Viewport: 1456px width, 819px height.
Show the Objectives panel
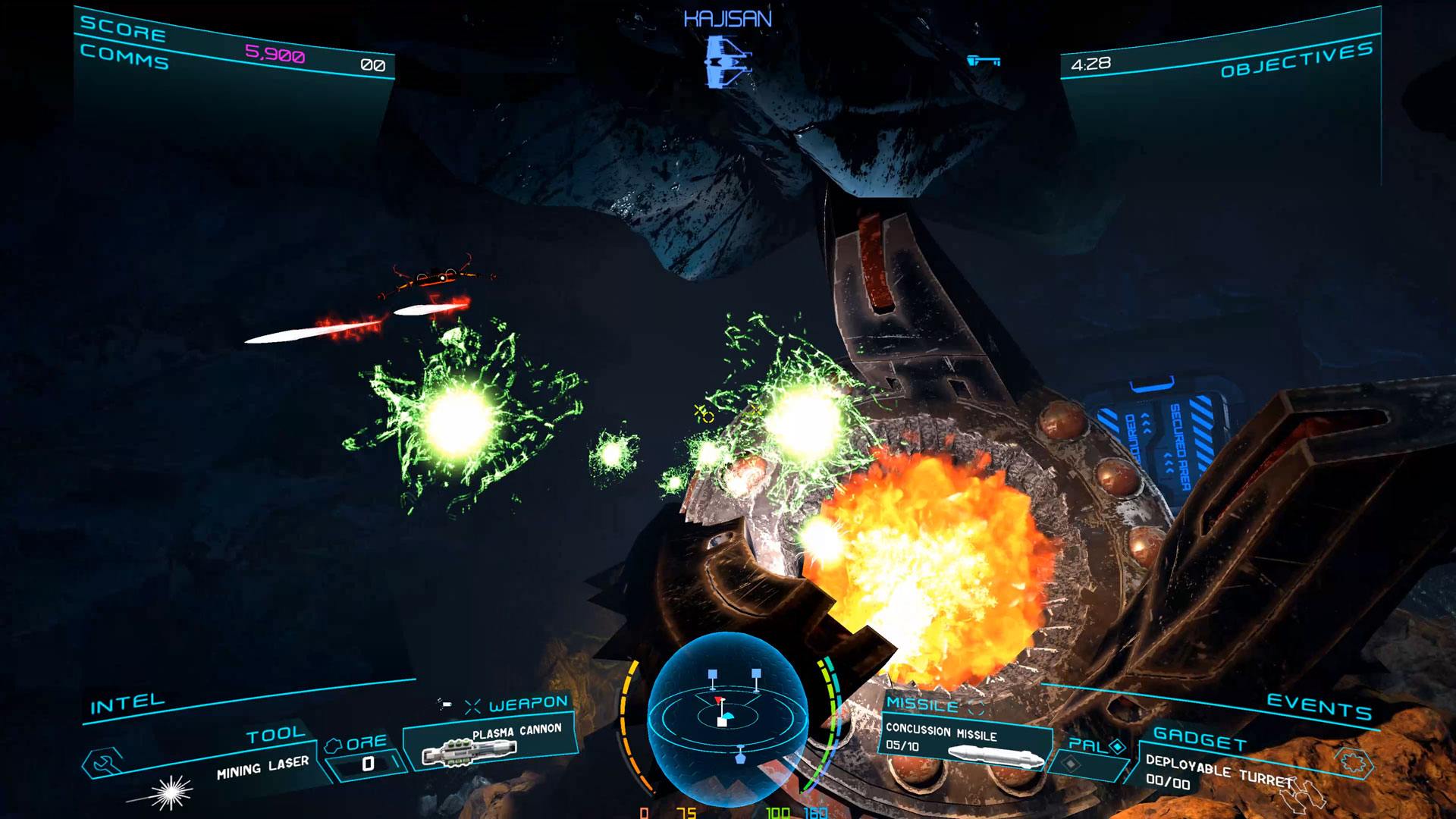coord(1296,60)
